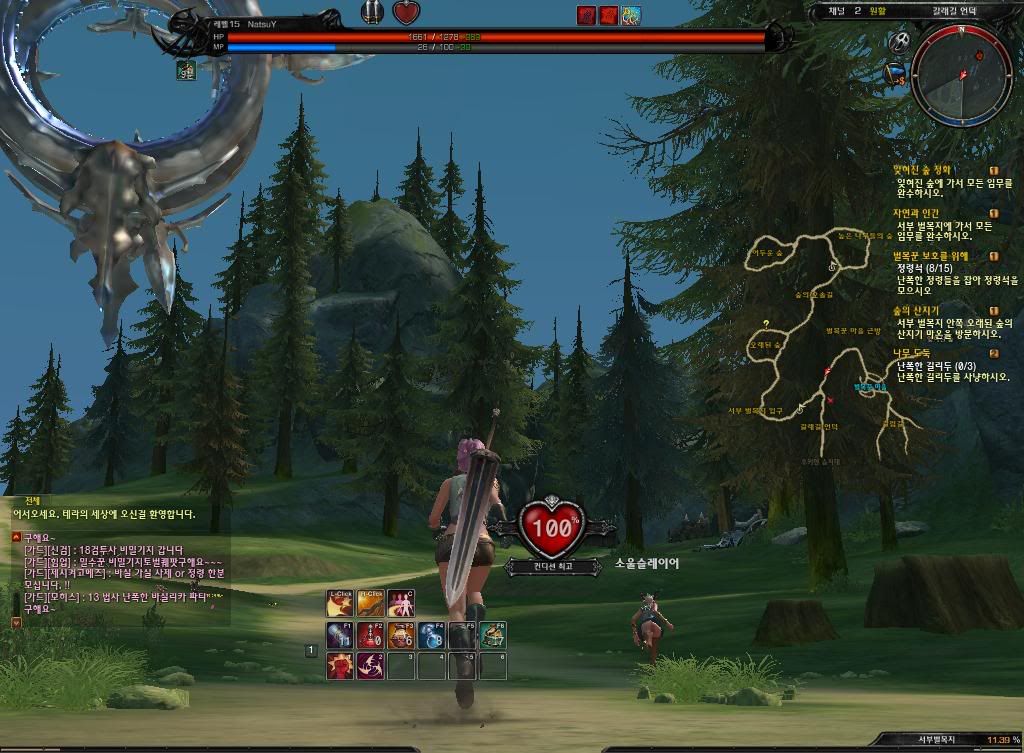Select the C-key party silhouettes skill
The height and width of the screenshot is (753, 1024).
(x=400, y=604)
